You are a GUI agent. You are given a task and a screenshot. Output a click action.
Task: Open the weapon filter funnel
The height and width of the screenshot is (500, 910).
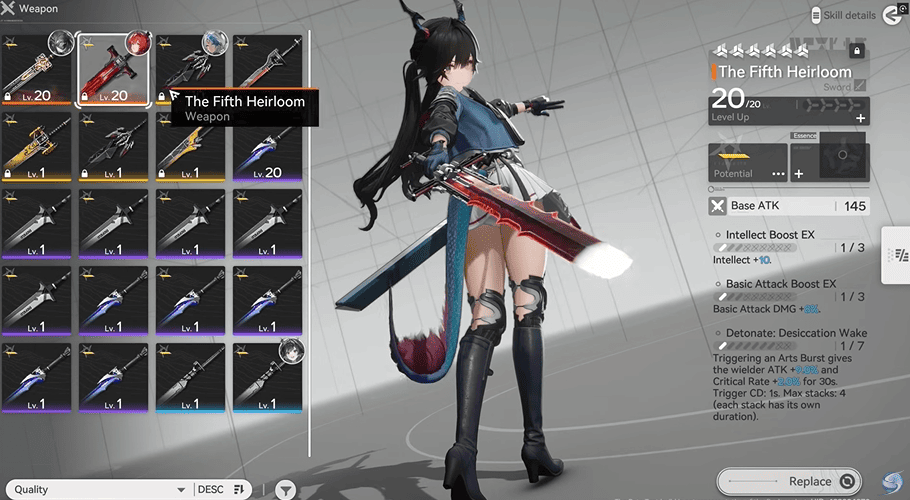click(286, 490)
